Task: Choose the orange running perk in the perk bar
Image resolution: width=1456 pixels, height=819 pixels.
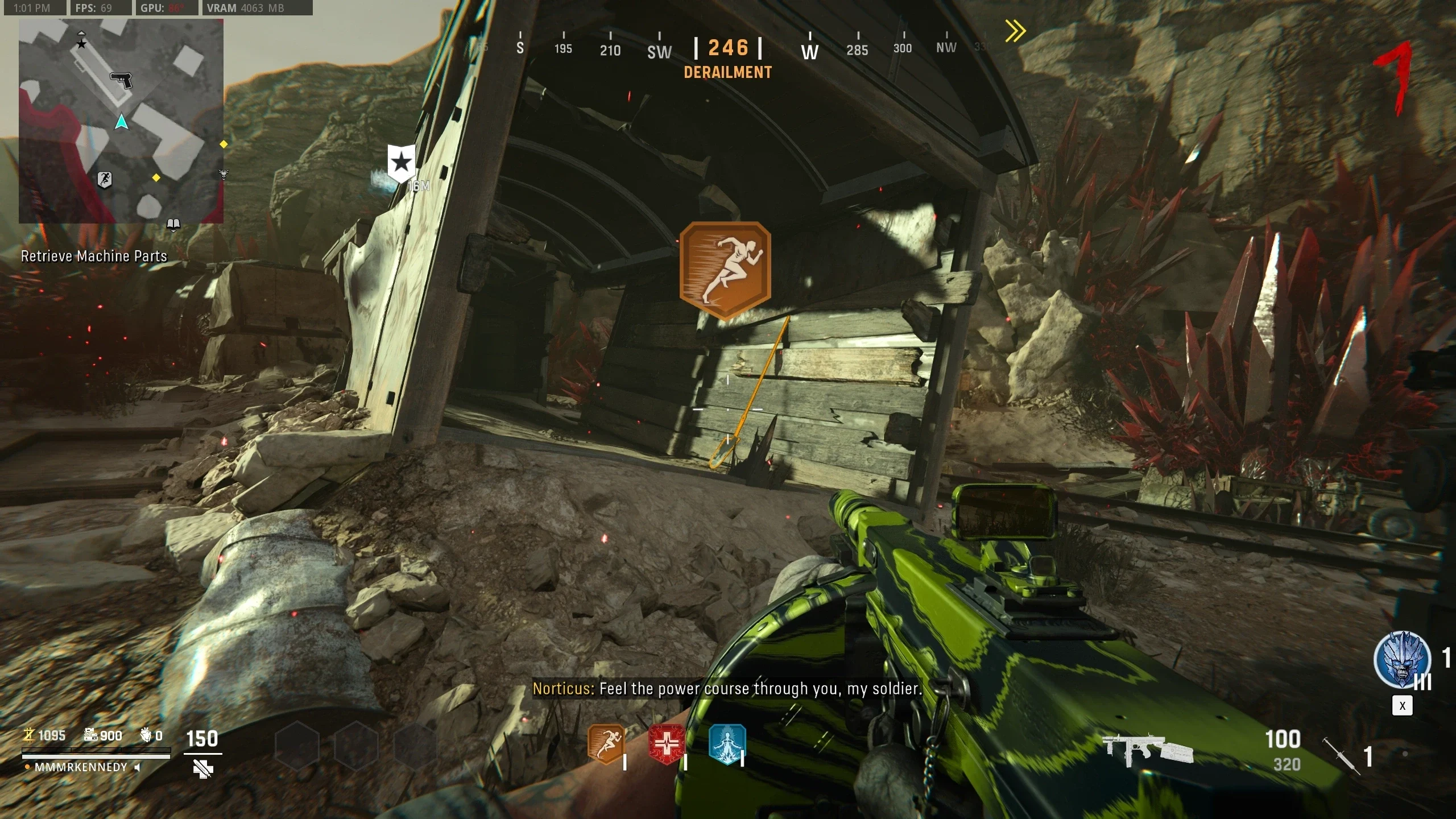Action: 605,744
